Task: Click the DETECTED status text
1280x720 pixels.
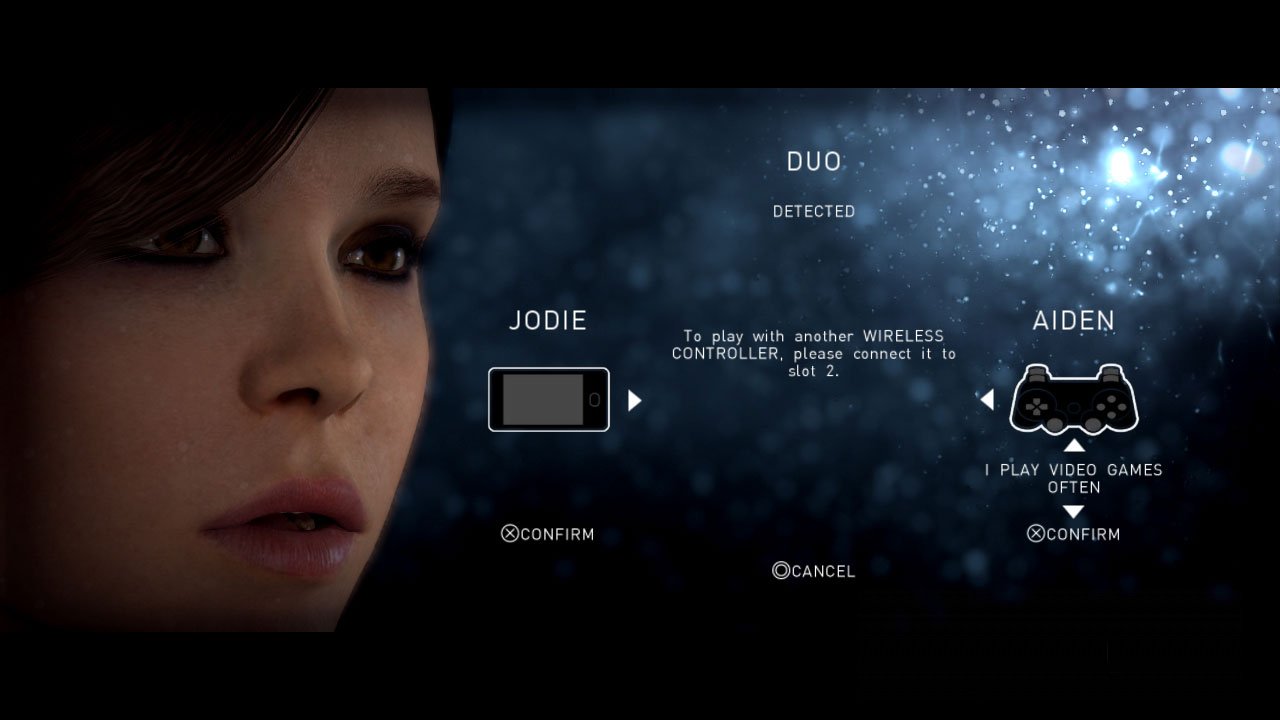Action: click(812, 211)
